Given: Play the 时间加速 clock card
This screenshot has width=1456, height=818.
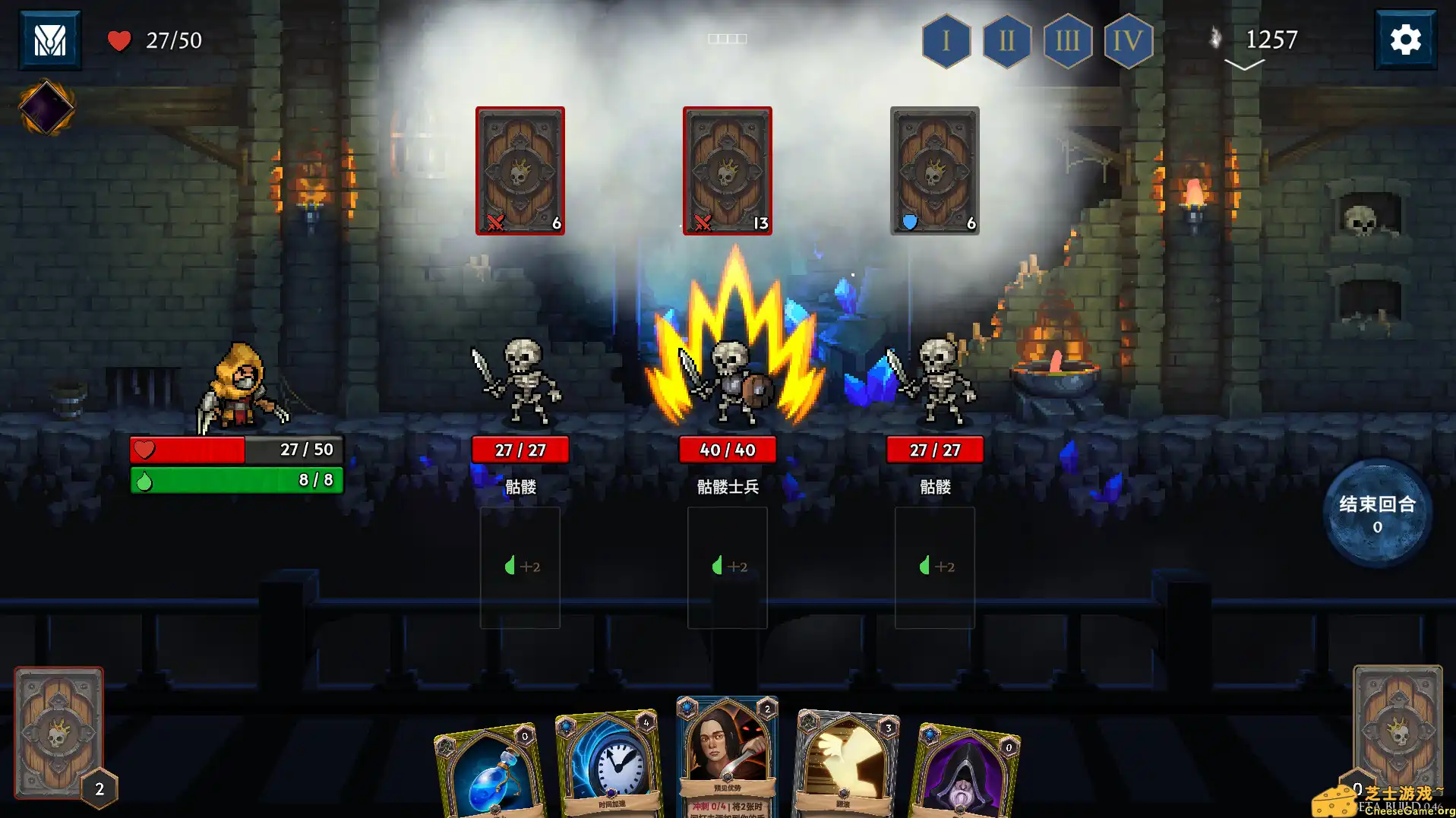Looking at the screenshot, I should pos(608,760).
